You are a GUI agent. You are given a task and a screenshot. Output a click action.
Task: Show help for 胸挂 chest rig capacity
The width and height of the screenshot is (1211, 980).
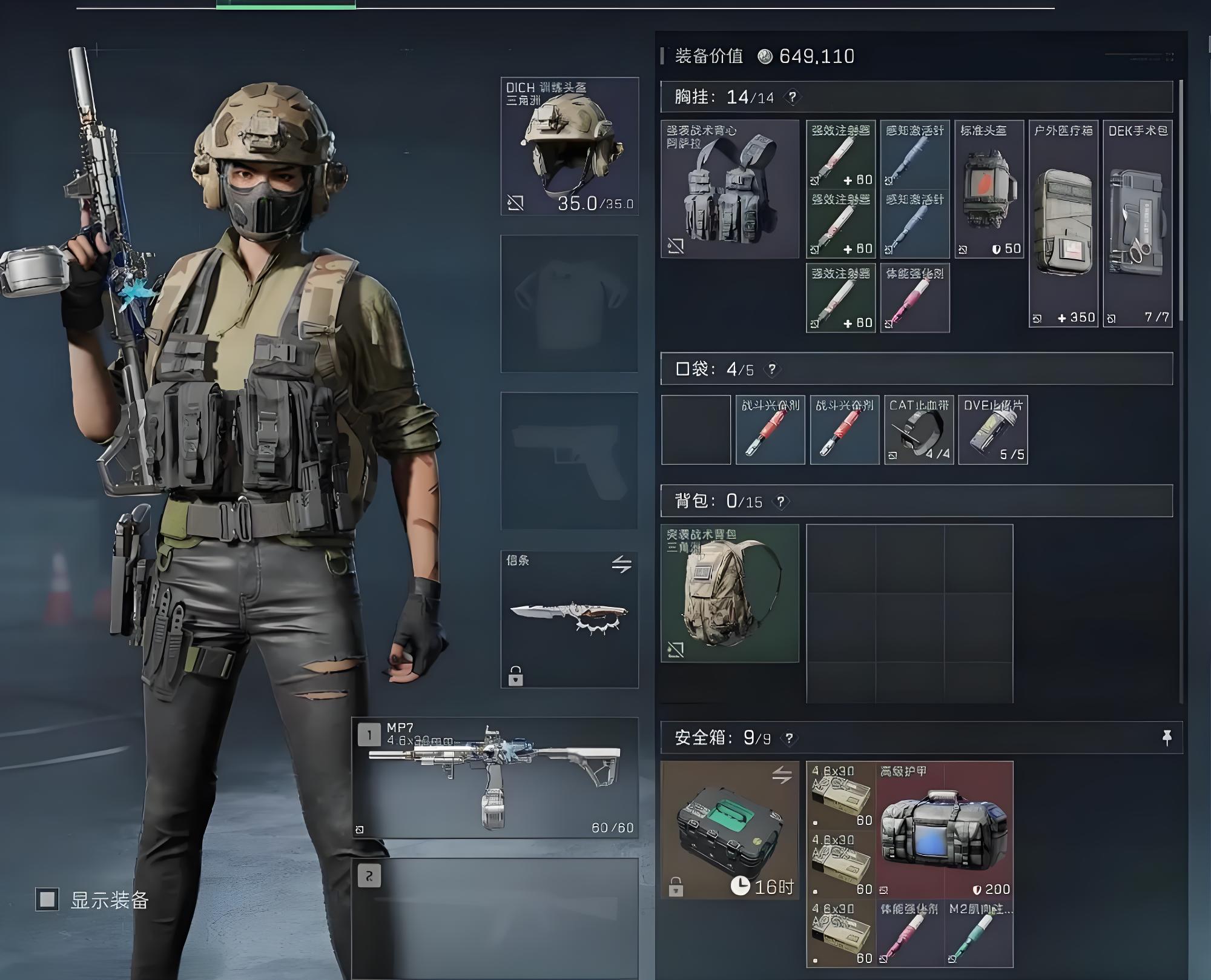tap(792, 97)
